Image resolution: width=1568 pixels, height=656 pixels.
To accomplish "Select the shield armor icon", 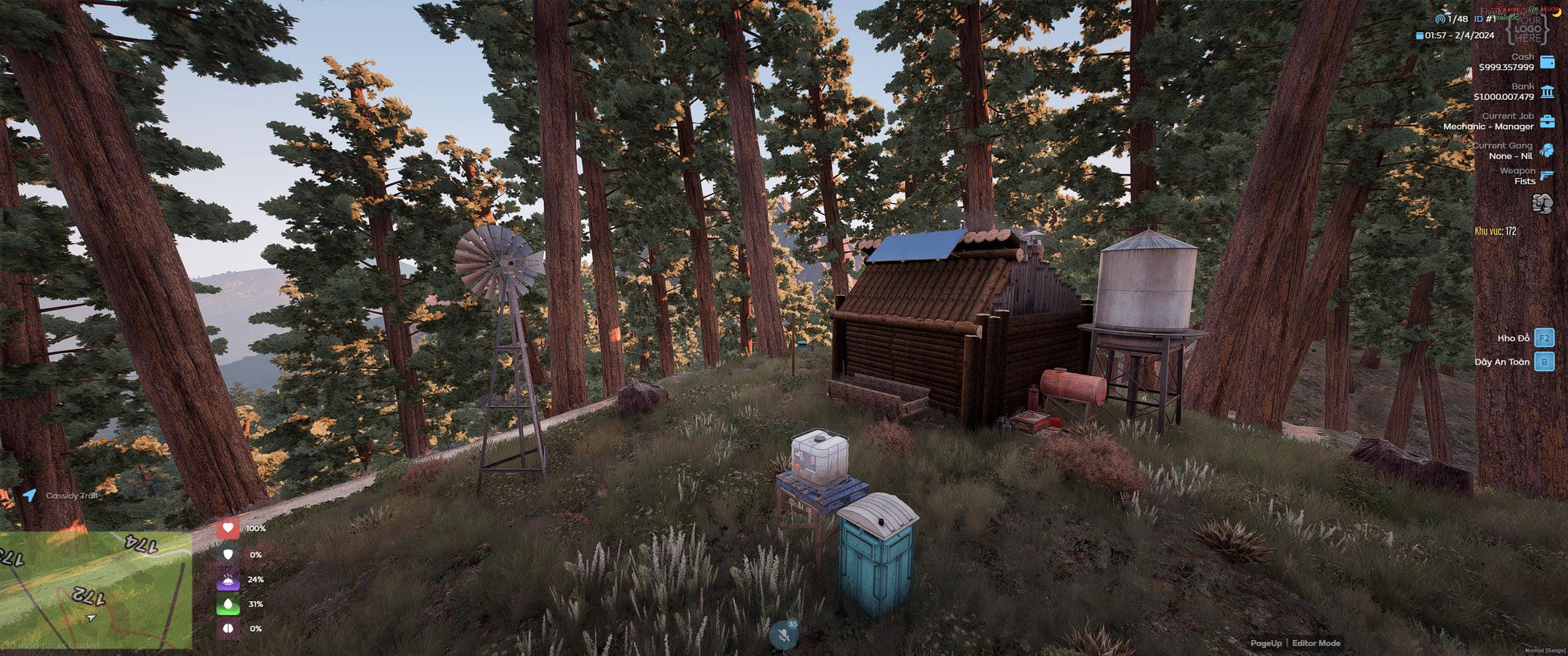I will pyautogui.click(x=228, y=554).
